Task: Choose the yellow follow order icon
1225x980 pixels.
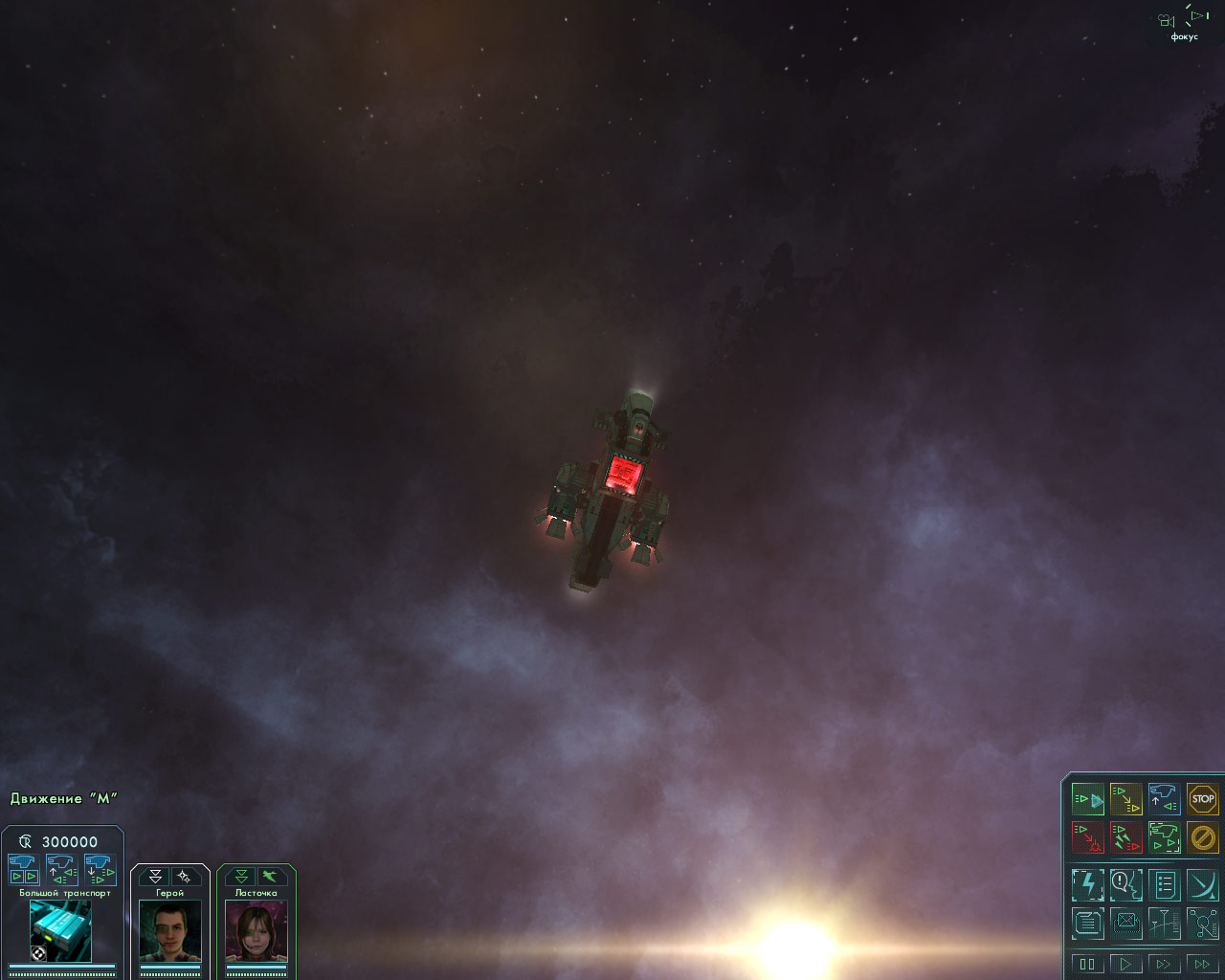Action: point(1125,799)
